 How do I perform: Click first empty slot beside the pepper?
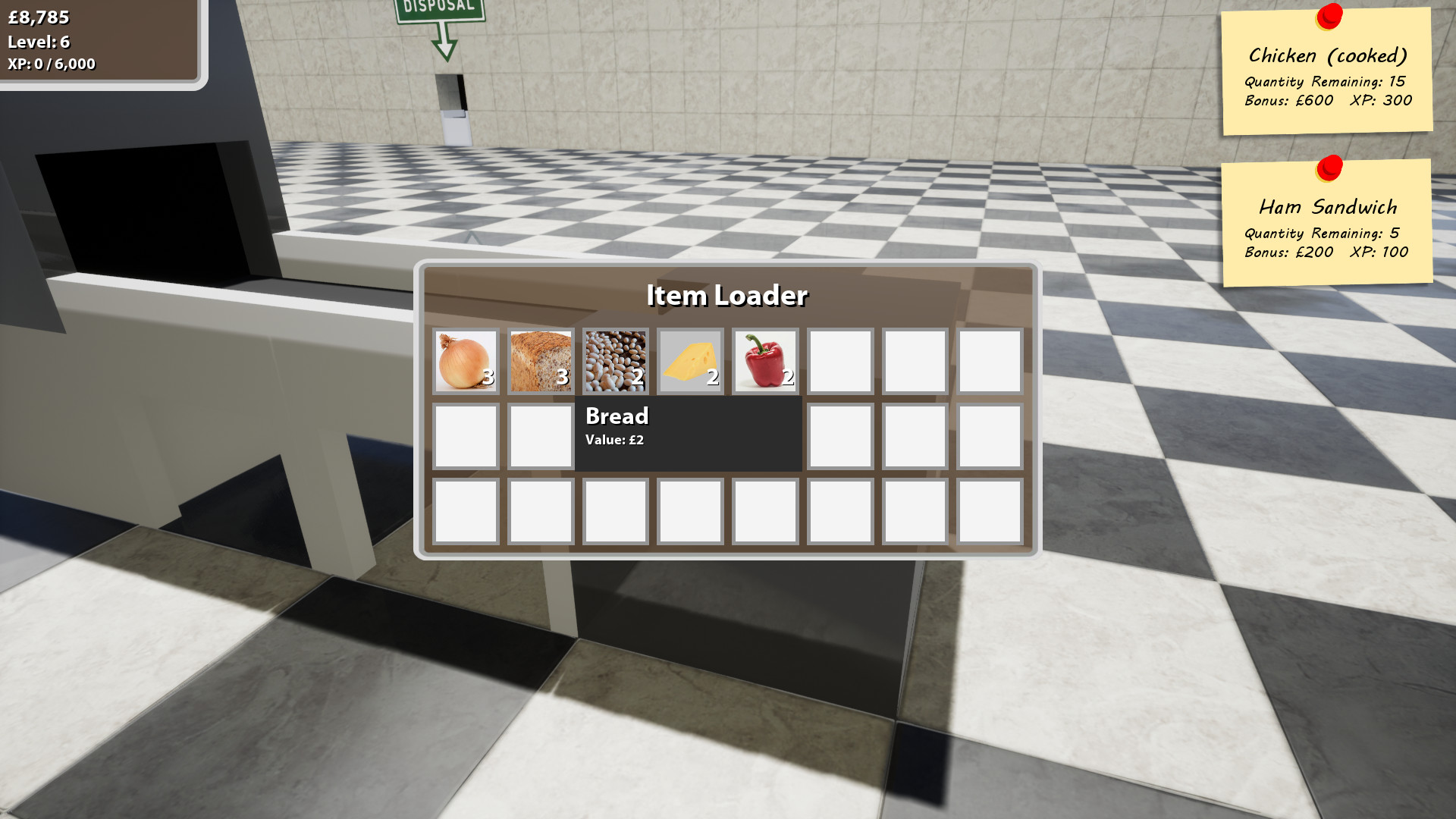coord(839,360)
